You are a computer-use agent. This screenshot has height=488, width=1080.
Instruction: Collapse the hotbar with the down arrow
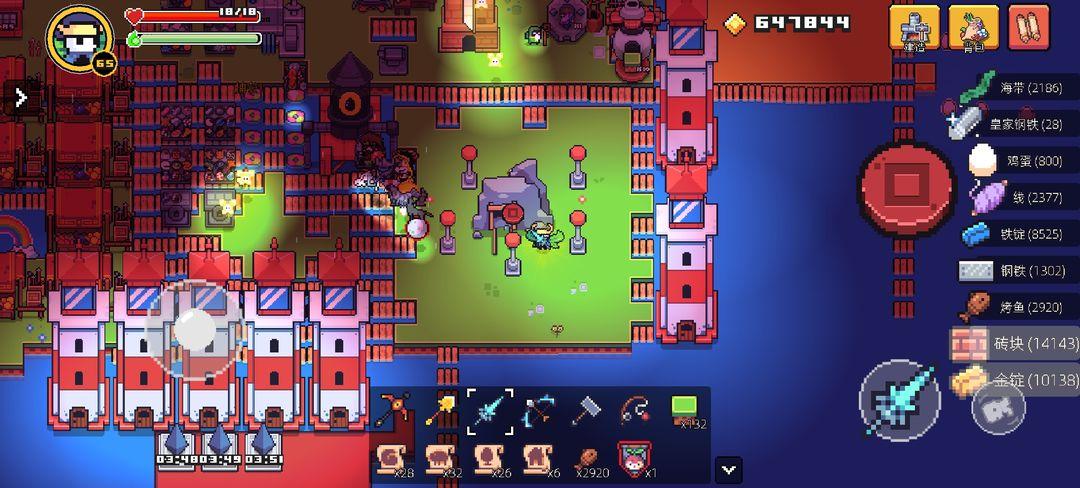click(x=729, y=468)
